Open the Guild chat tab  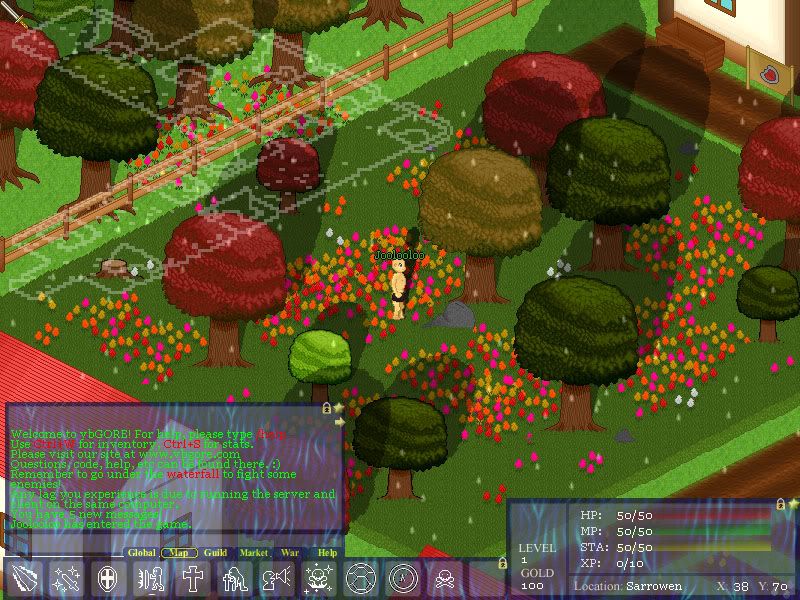coord(215,552)
